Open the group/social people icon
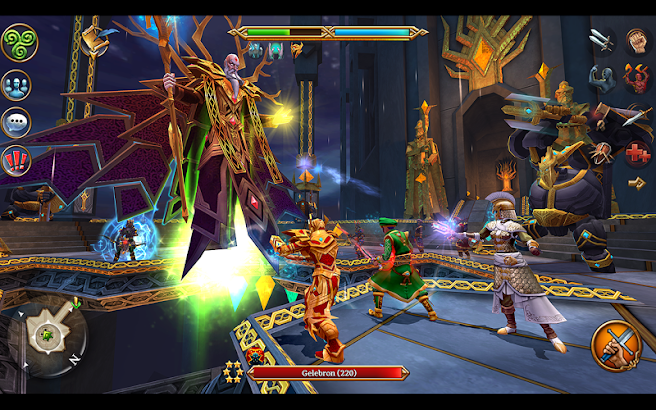Screen dimensions: 656x410 16,85
